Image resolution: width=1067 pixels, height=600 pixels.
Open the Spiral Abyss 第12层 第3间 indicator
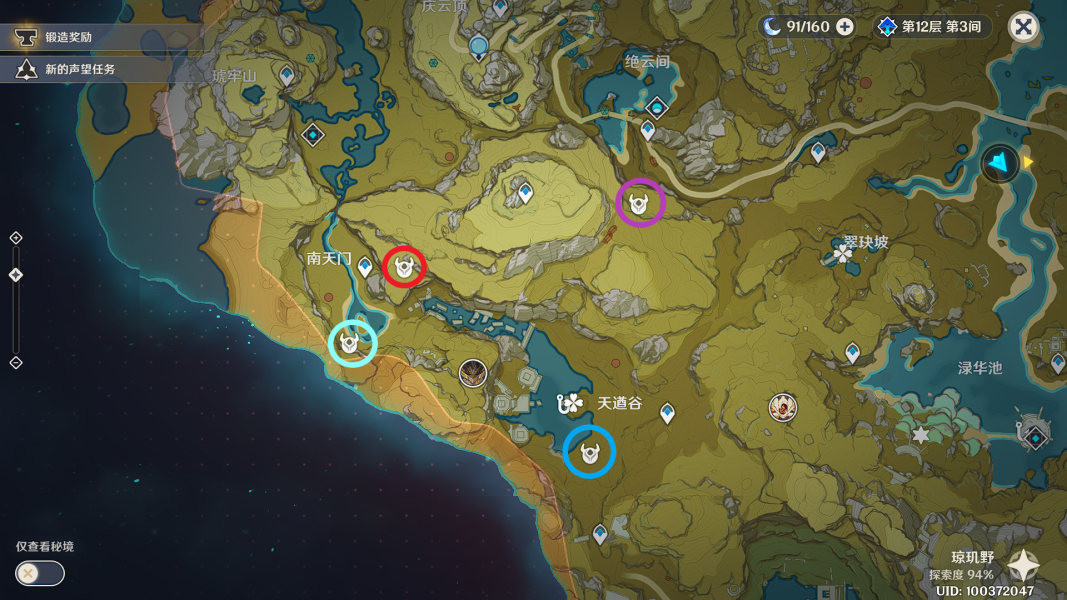click(929, 27)
